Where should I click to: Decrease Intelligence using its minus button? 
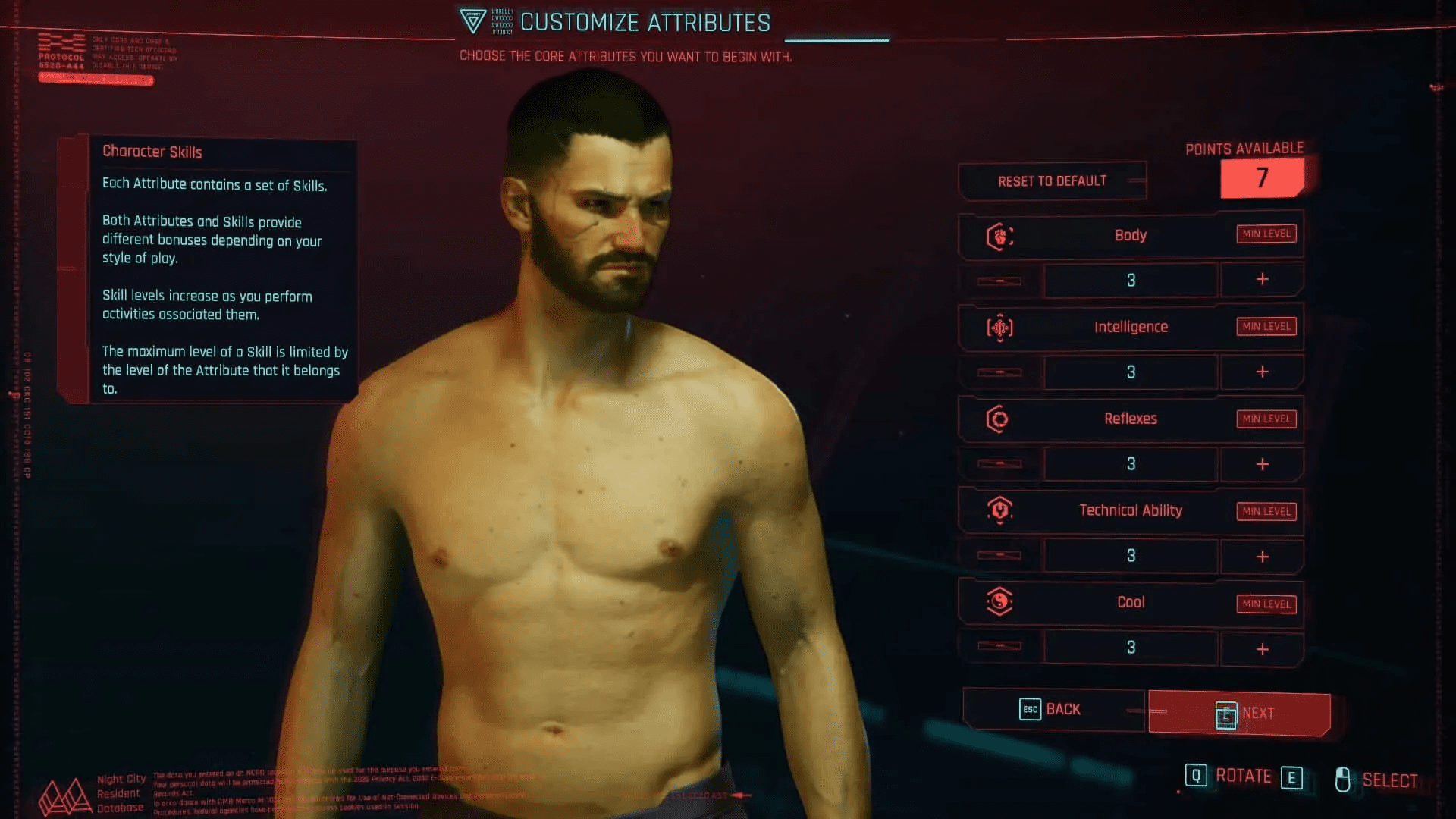click(999, 372)
